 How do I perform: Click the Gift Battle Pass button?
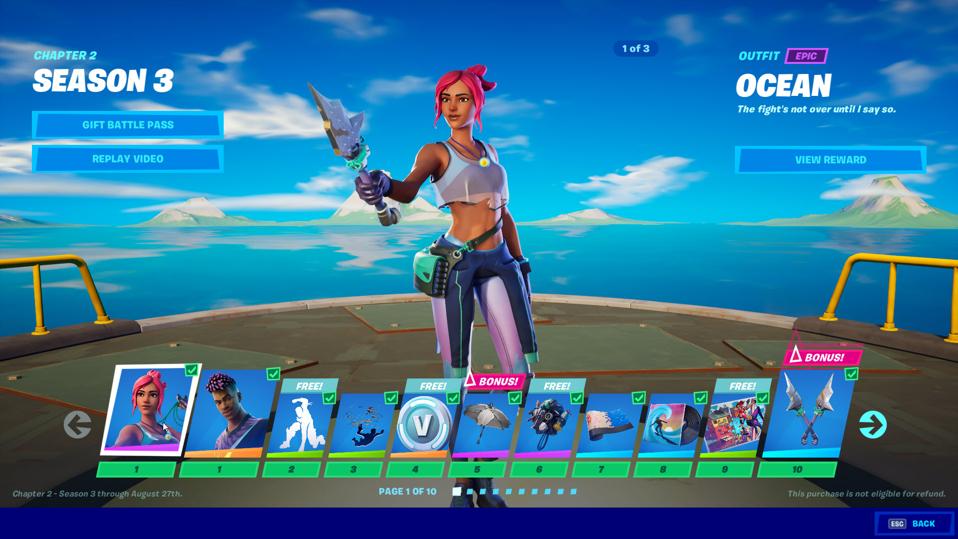(127, 125)
